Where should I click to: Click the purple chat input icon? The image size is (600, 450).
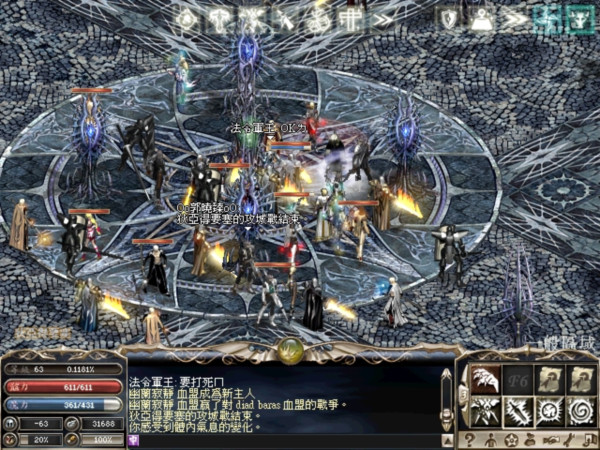(x=133, y=439)
